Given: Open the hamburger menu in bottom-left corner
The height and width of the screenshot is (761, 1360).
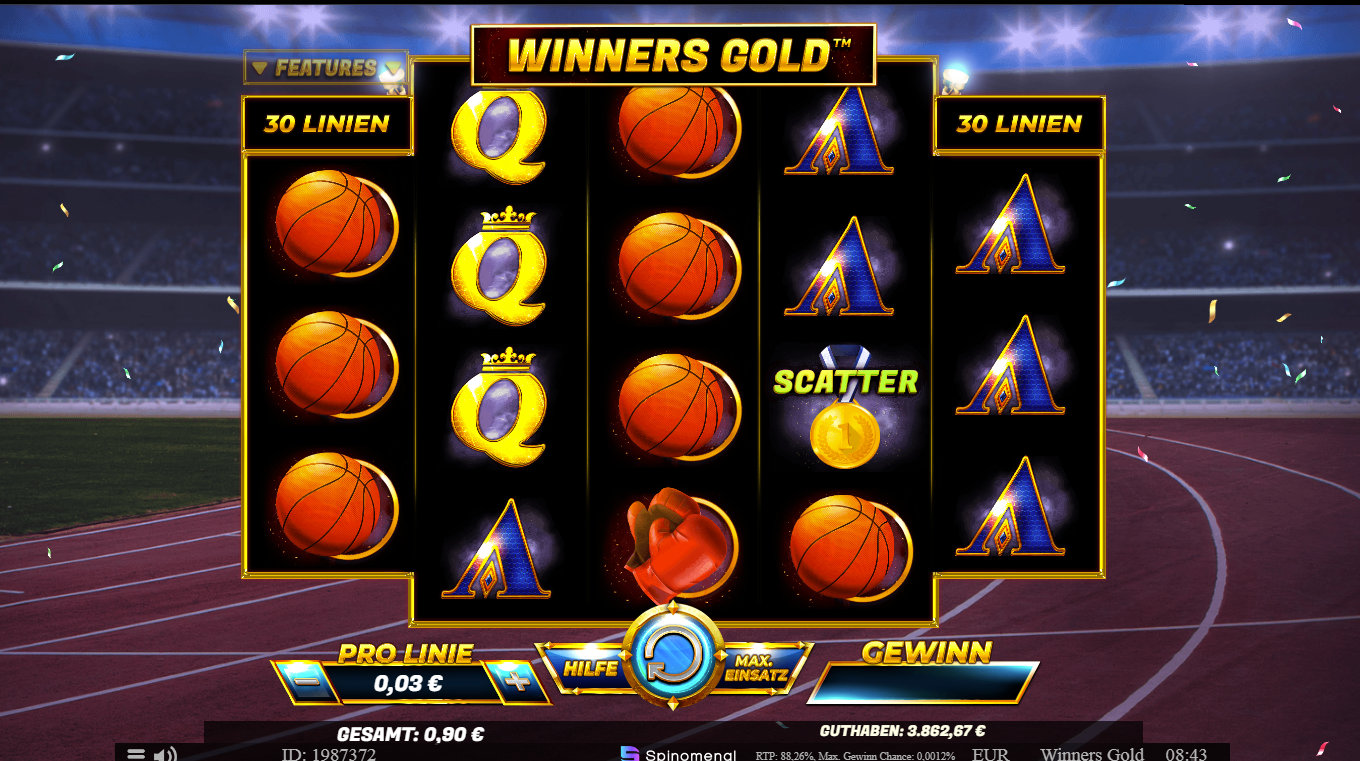Looking at the screenshot, I should (136, 755).
